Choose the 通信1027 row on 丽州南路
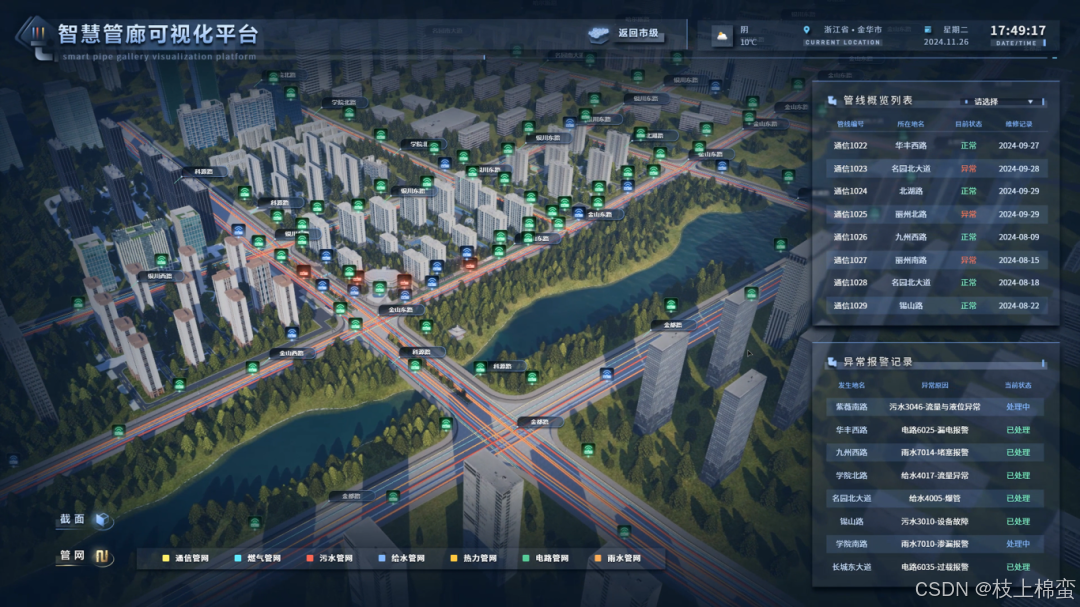This screenshot has width=1080, height=607. click(935, 260)
